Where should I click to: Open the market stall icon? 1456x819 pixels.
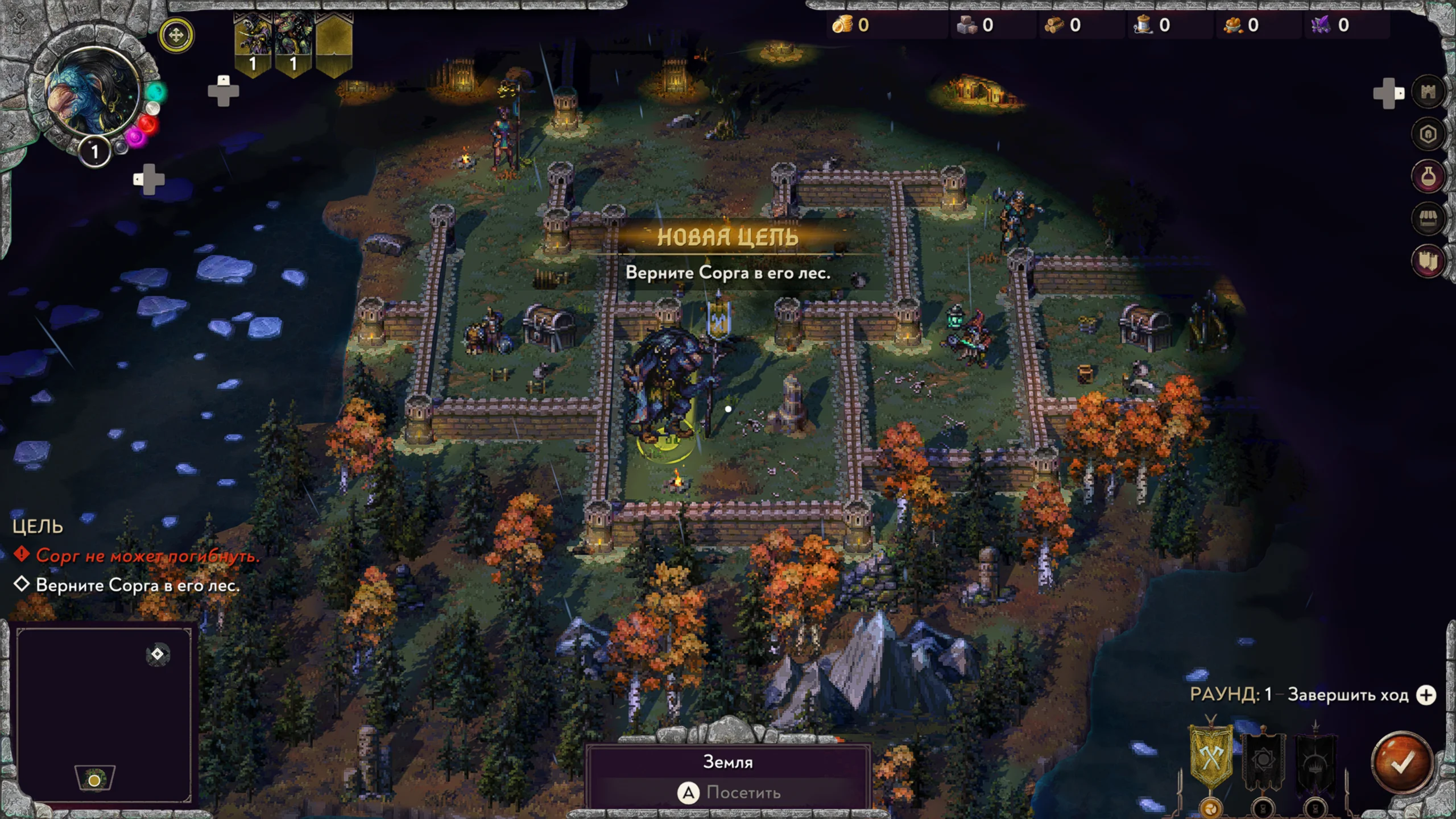pos(1428,218)
